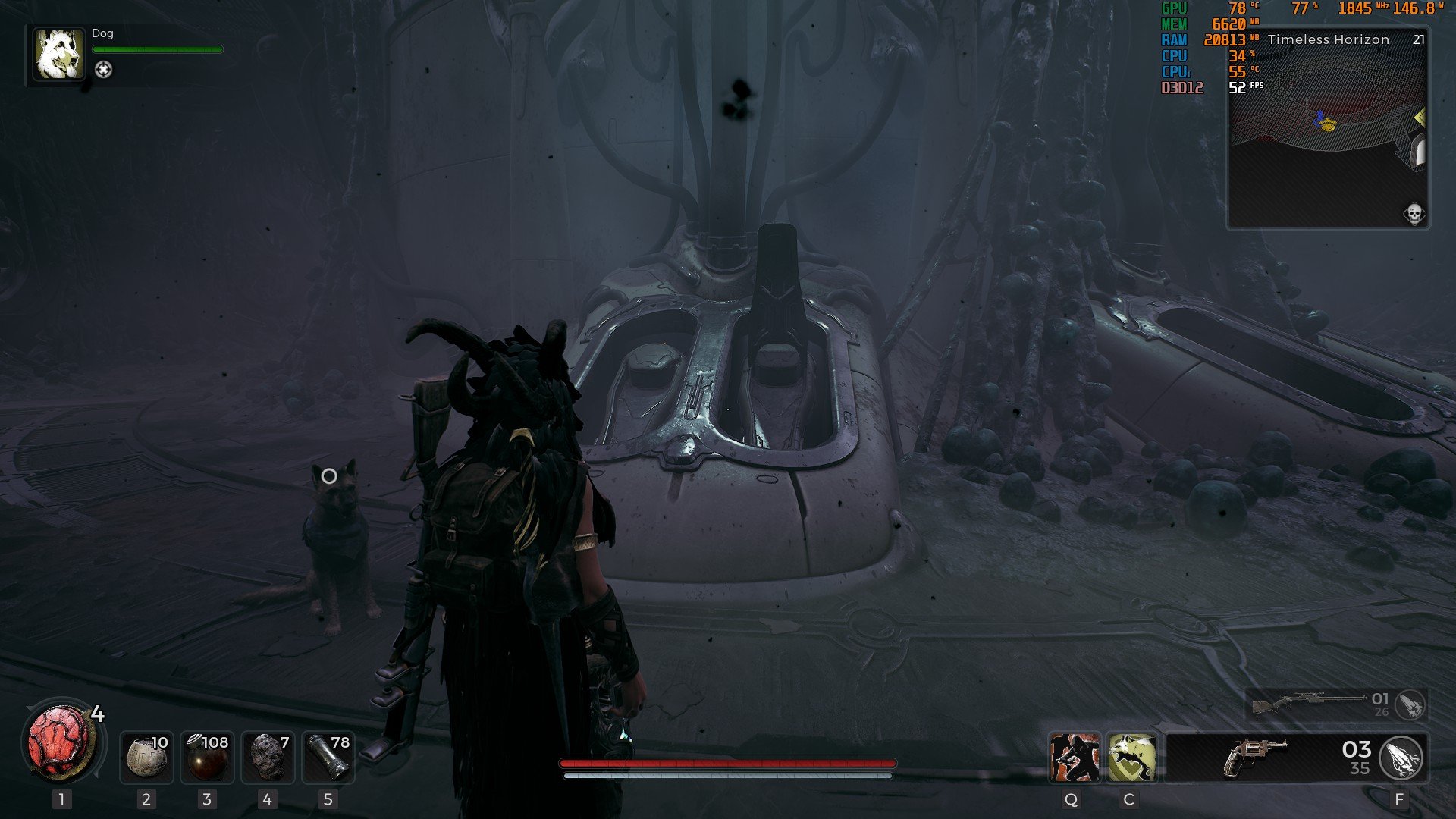This screenshot has height=819, width=1456.
Task: Click the round status icon below Dog's health bar
Action: pyautogui.click(x=103, y=70)
